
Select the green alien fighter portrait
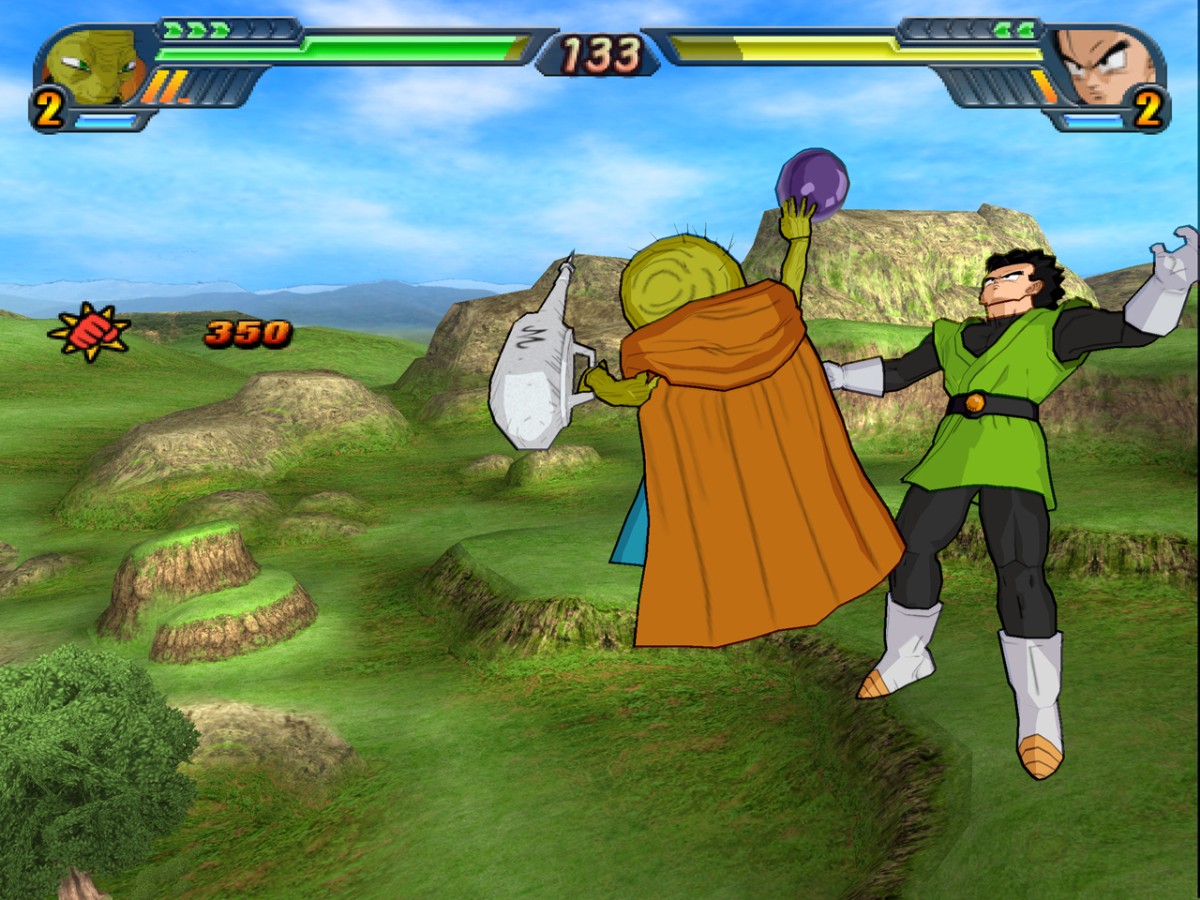click(x=94, y=66)
